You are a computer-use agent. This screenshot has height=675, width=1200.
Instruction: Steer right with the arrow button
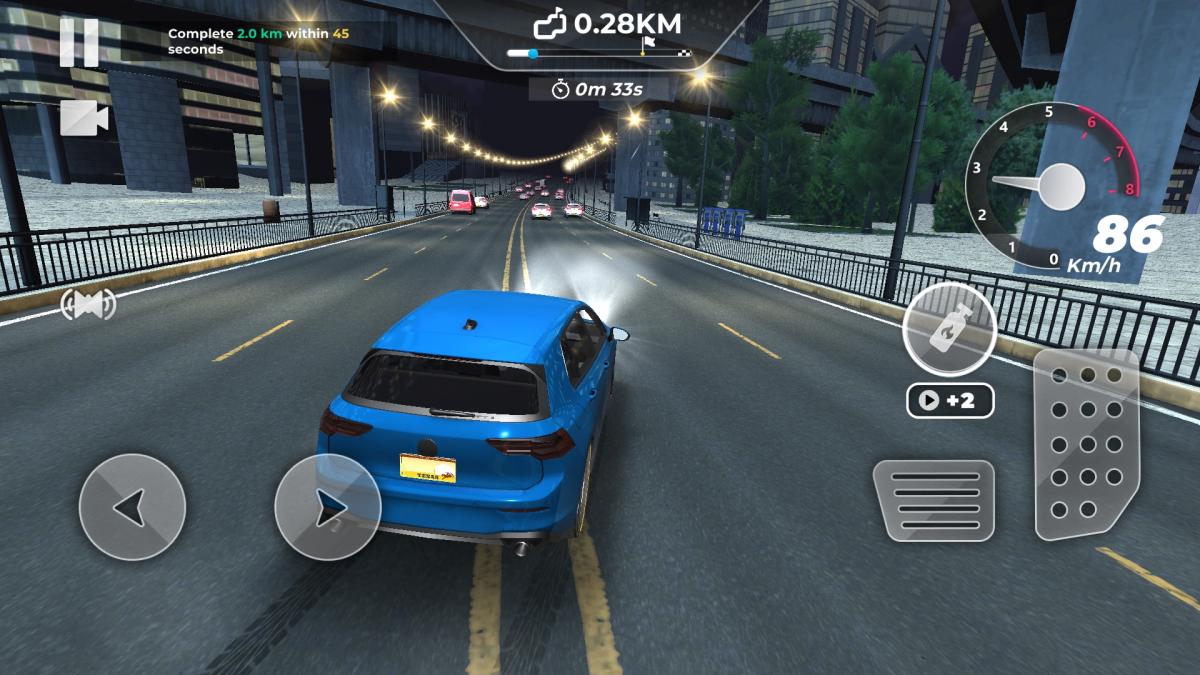click(327, 507)
